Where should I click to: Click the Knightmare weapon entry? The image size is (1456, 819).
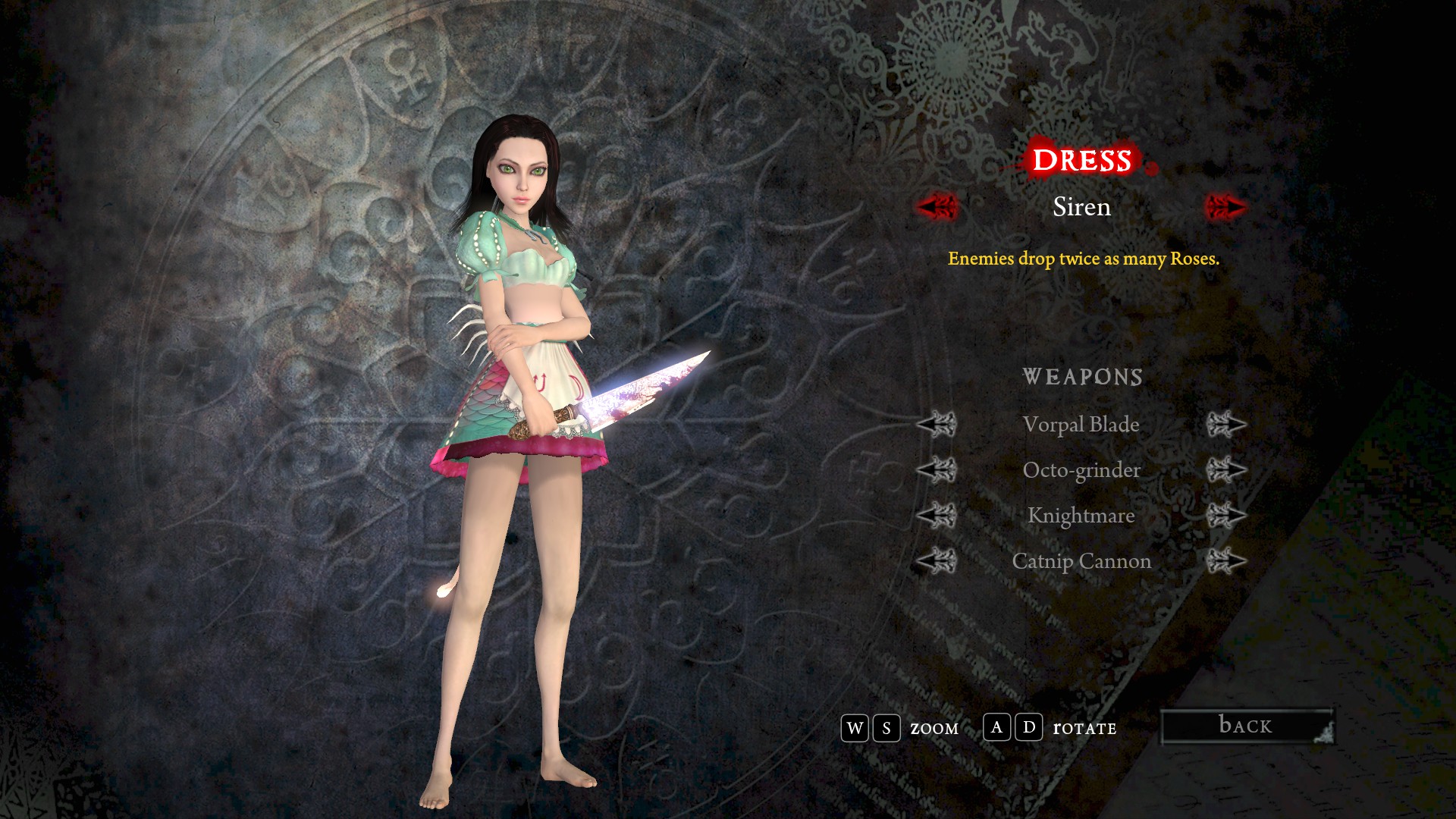click(1081, 516)
